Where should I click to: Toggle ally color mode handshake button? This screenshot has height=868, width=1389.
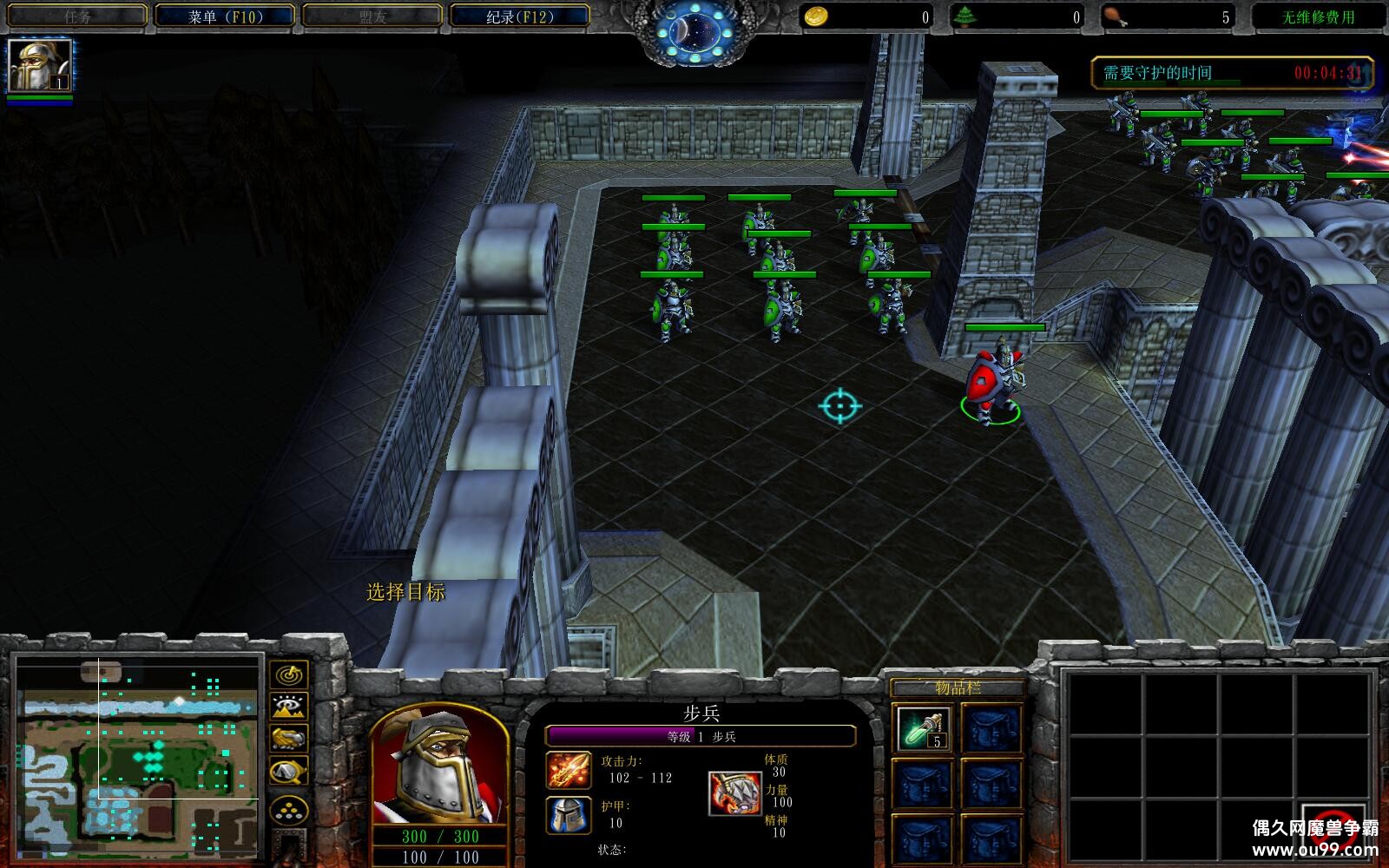coord(289,739)
